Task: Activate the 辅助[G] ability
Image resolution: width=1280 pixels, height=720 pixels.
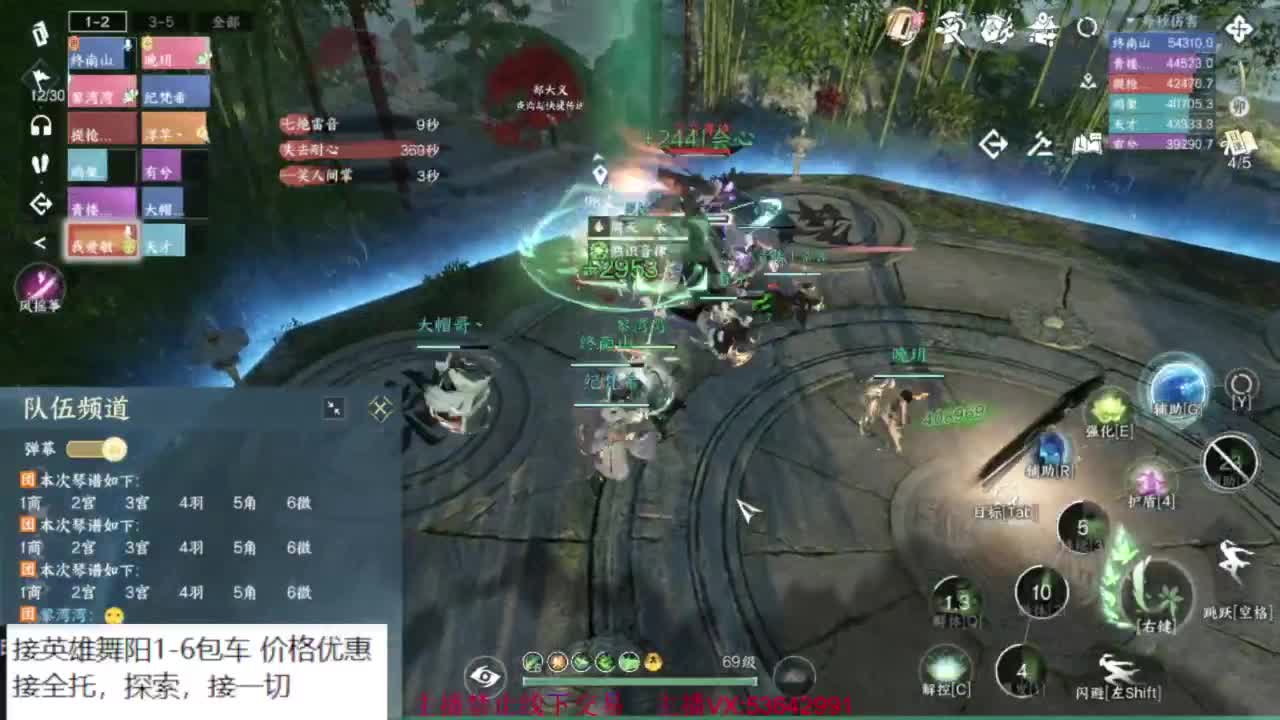Action: tap(1180, 393)
